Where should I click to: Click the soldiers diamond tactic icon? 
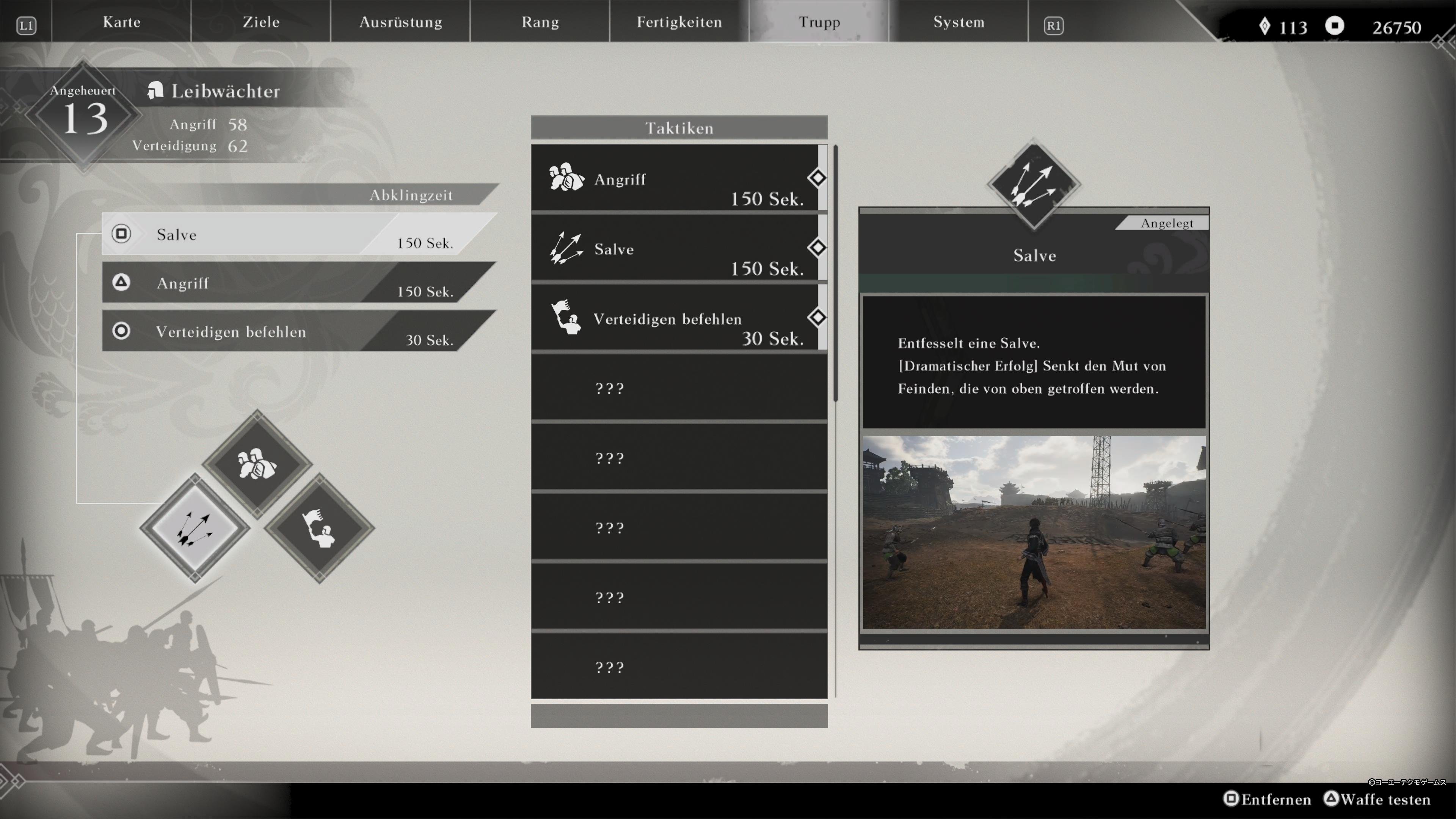click(257, 464)
